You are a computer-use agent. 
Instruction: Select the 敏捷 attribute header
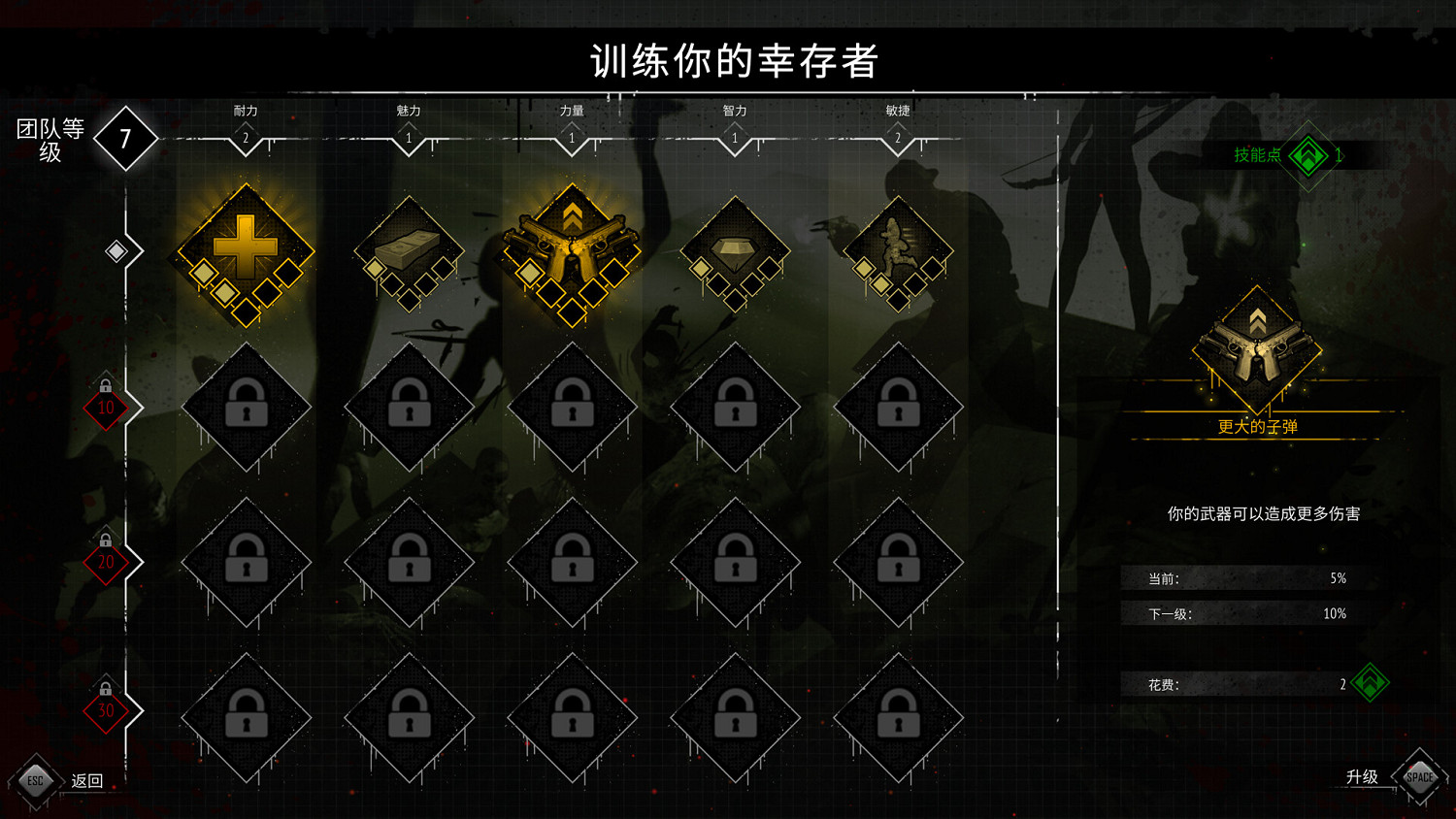(x=897, y=110)
